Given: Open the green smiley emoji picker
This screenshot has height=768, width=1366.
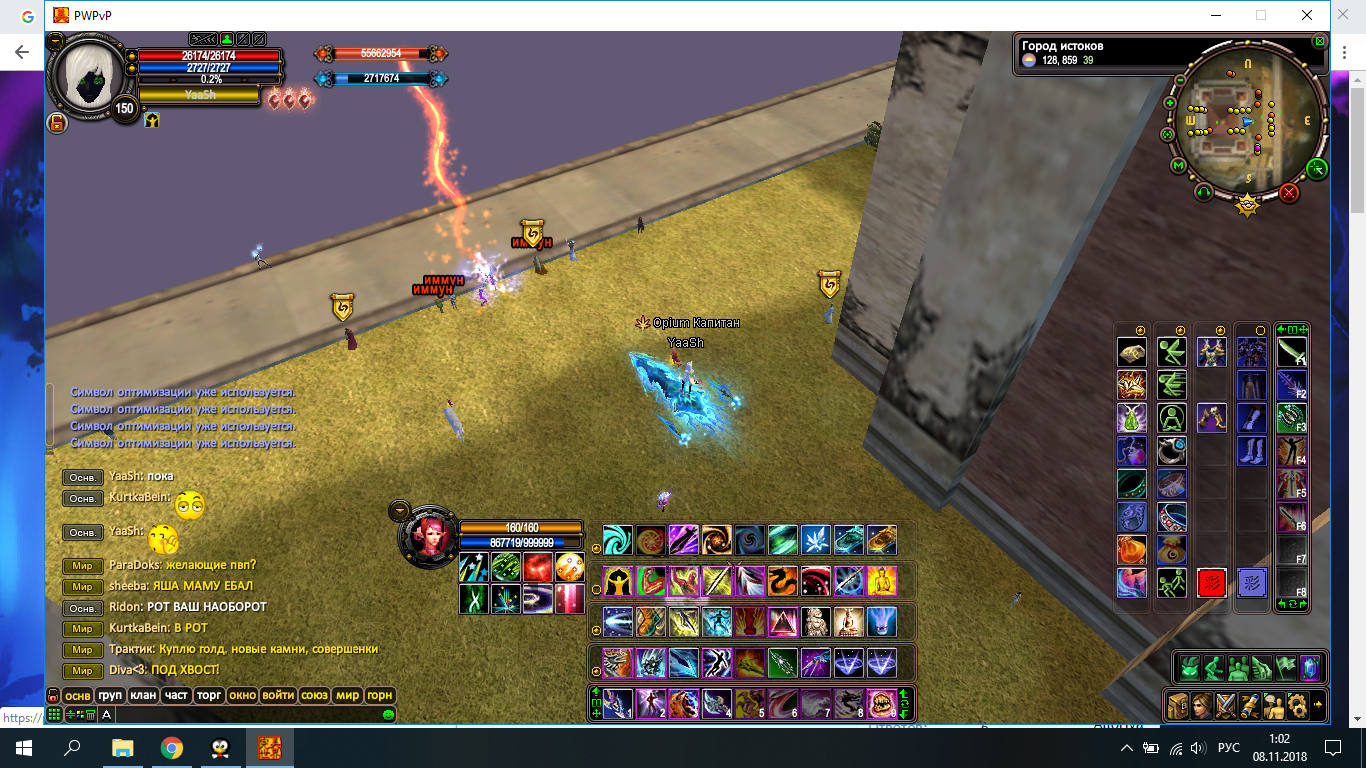Looking at the screenshot, I should tap(388, 715).
